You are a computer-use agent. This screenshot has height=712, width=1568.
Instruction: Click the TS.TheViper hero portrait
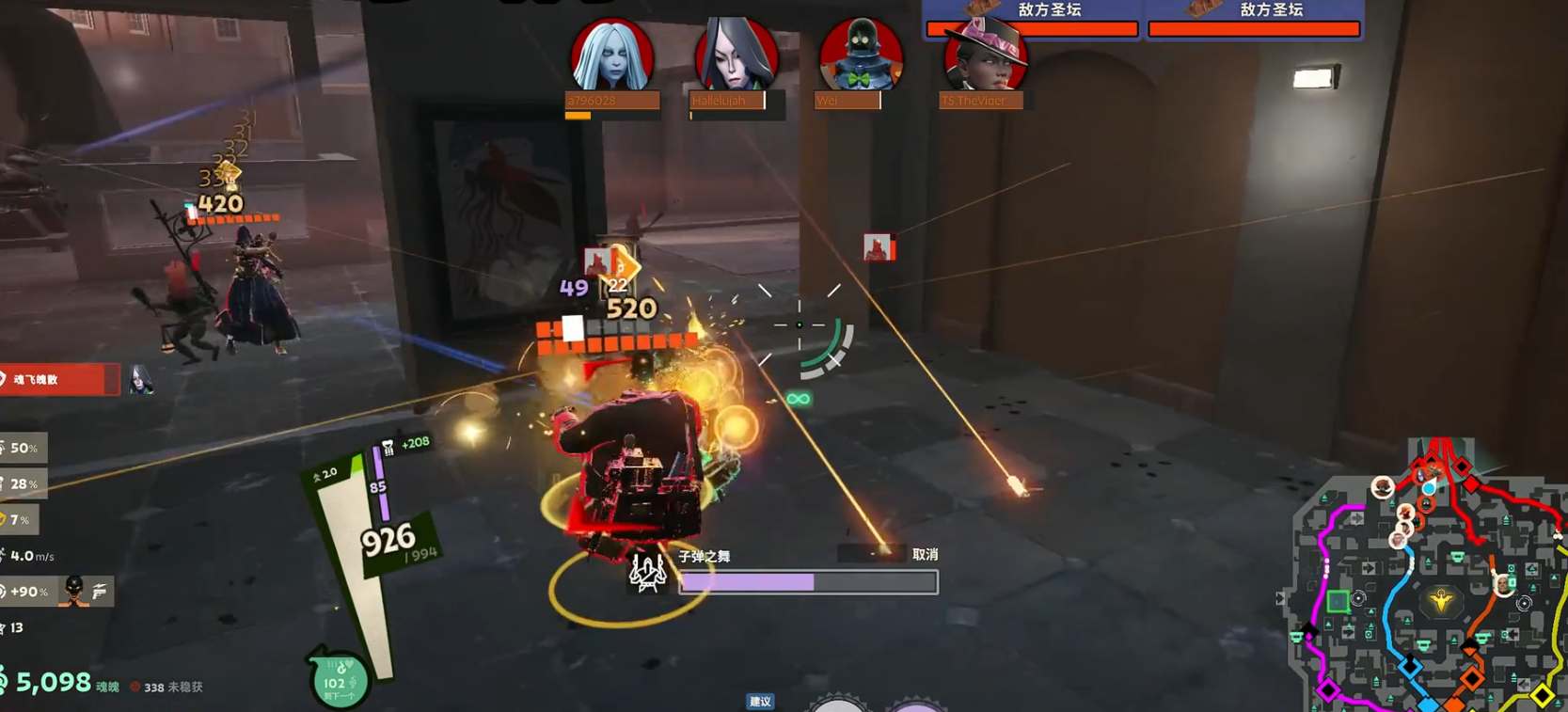coord(984,56)
